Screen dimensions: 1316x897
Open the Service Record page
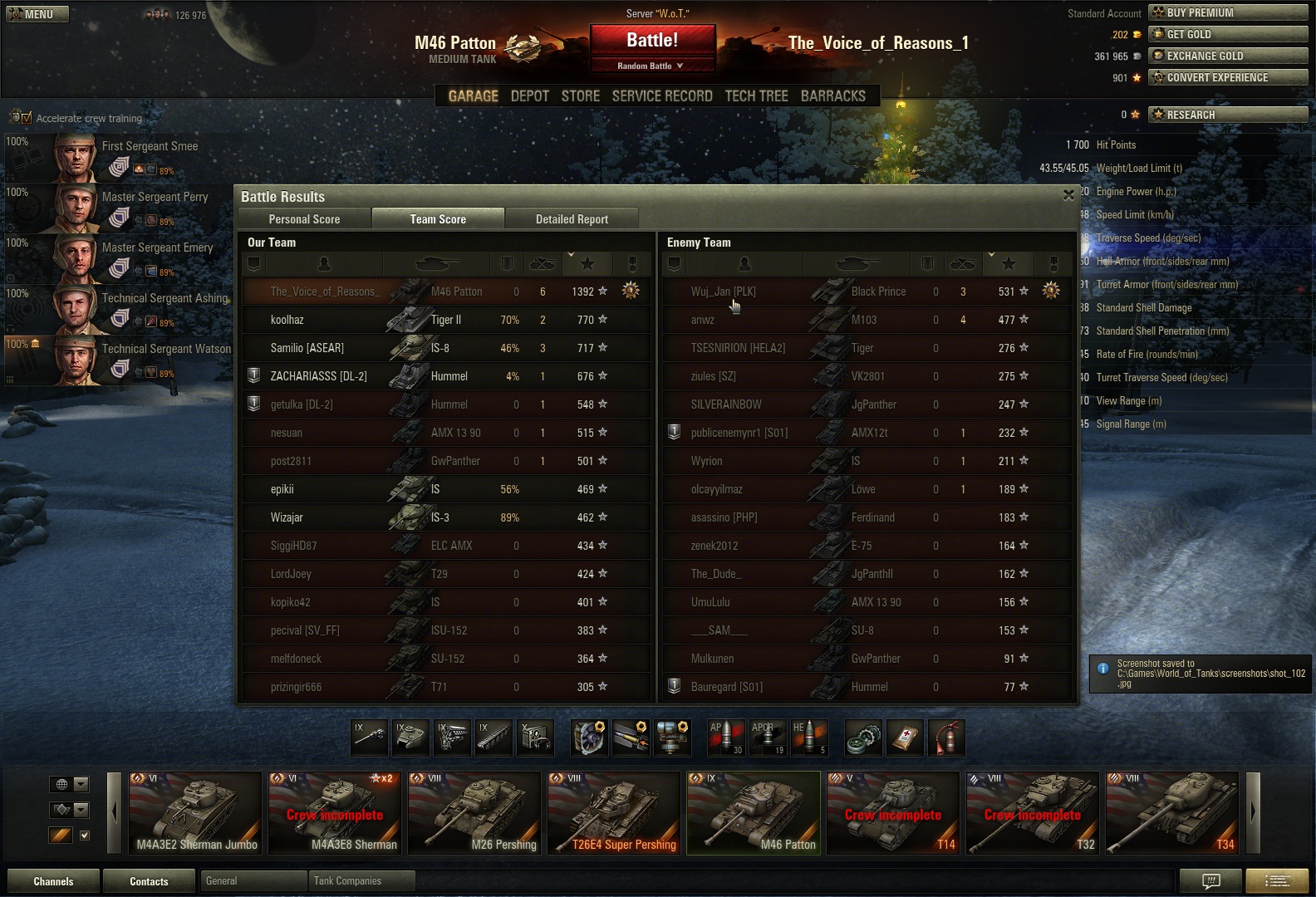(662, 96)
